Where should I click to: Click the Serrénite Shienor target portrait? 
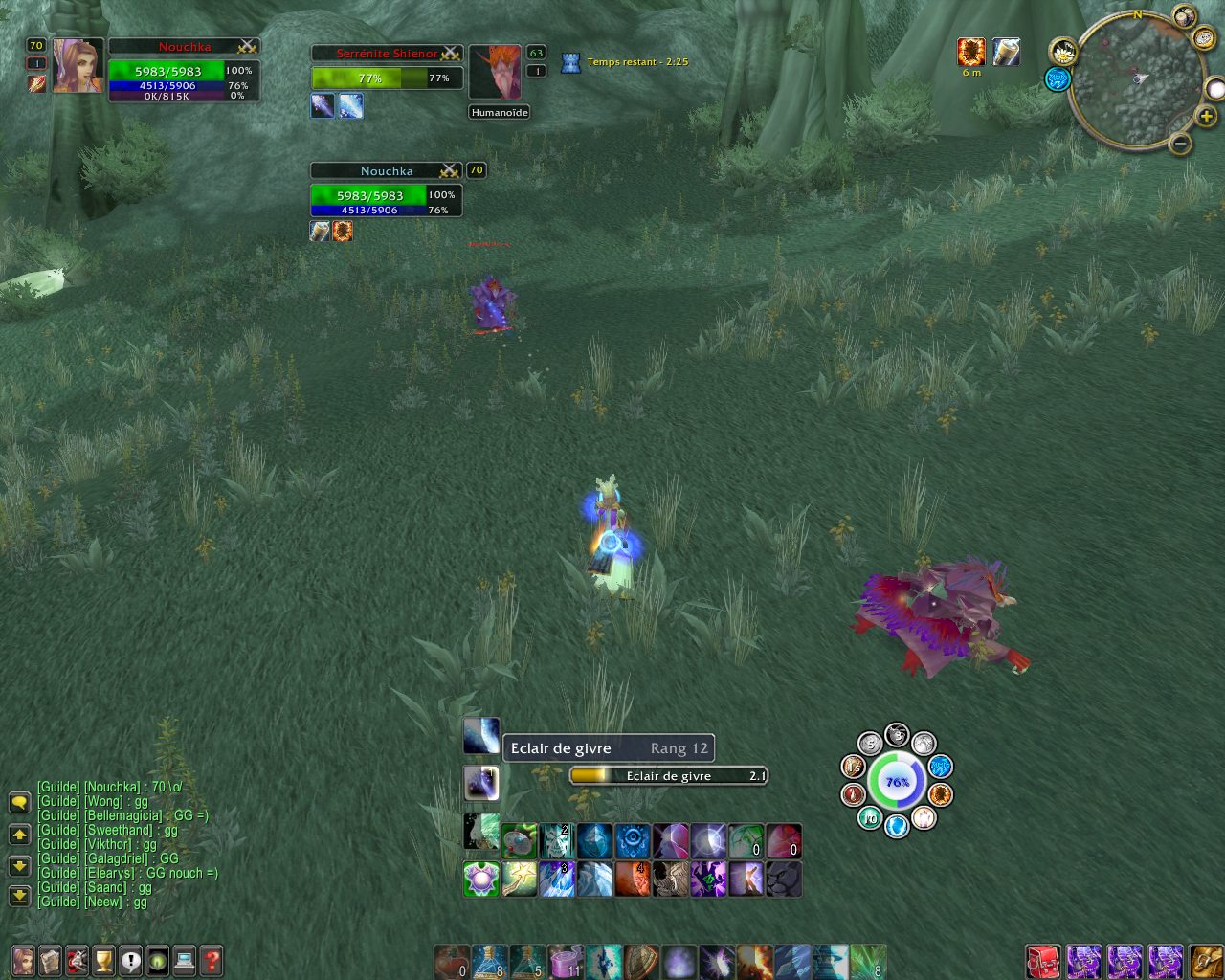pyautogui.click(x=495, y=72)
